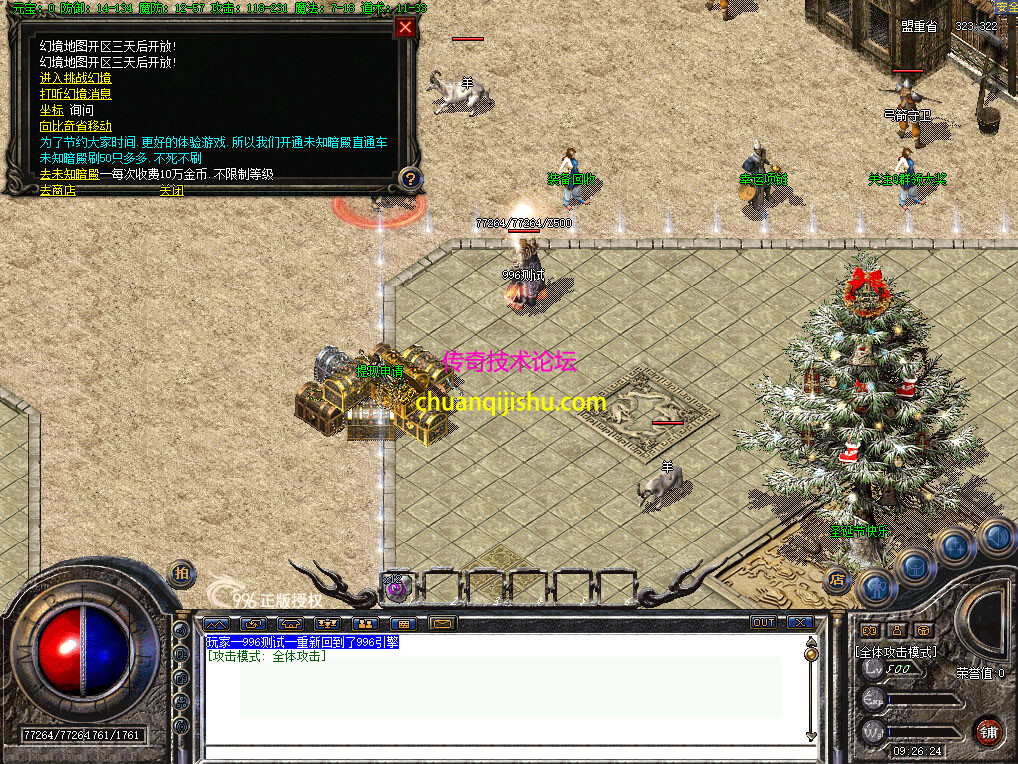
Task: Choose the 进入挑战幻境 dialog link
Action: coord(75,78)
